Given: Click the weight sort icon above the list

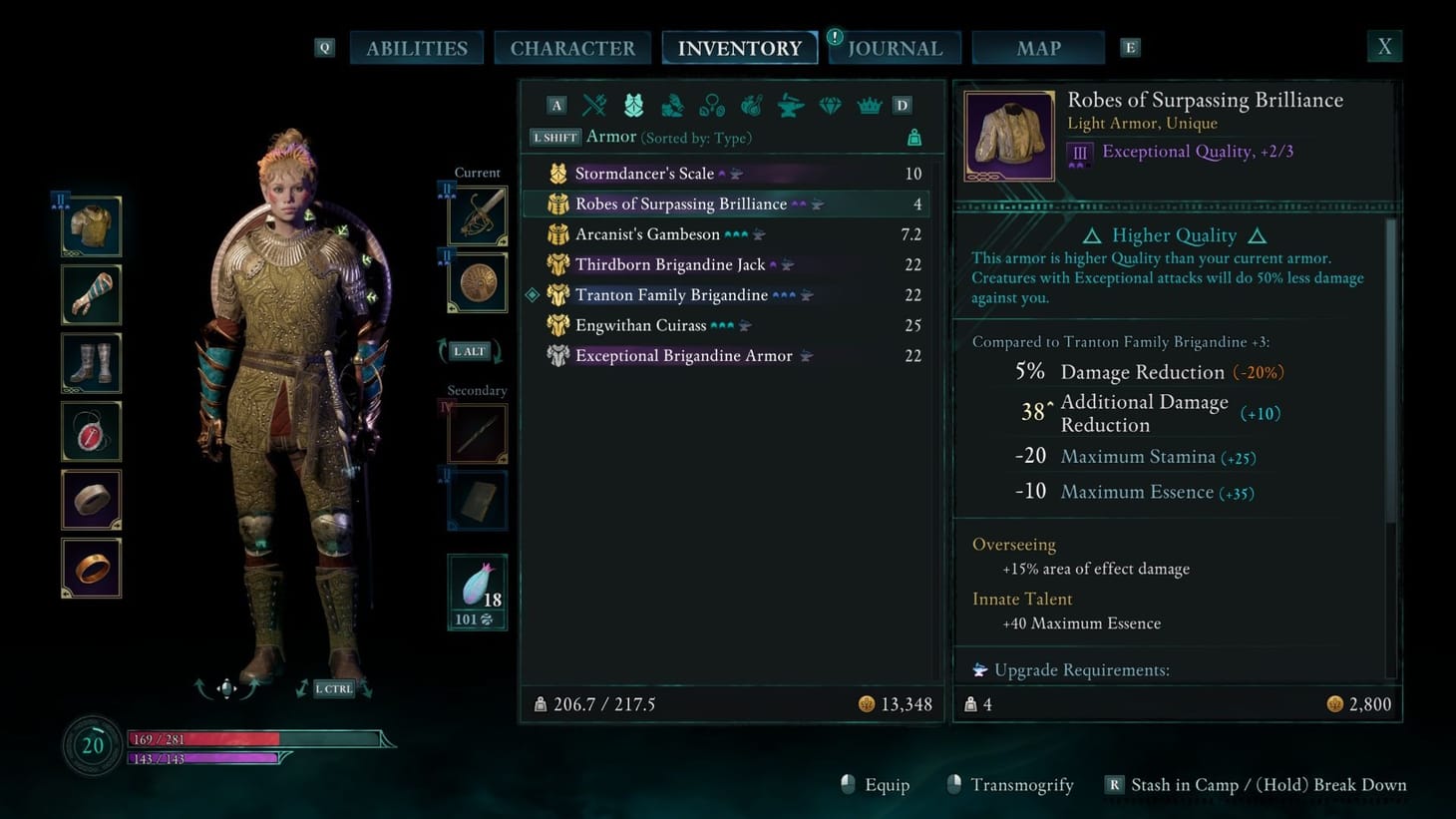Looking at the screenshot, I should pos(912,138).
